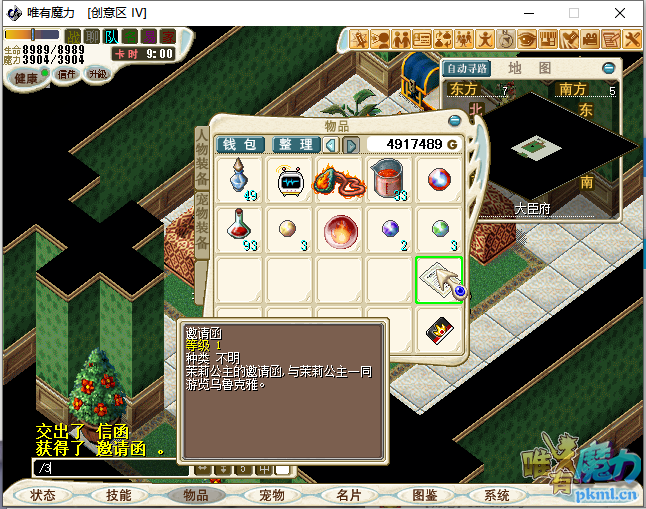Open the 宠物 pets menu
Screen dimensions: 646x509
coord(271,495)
